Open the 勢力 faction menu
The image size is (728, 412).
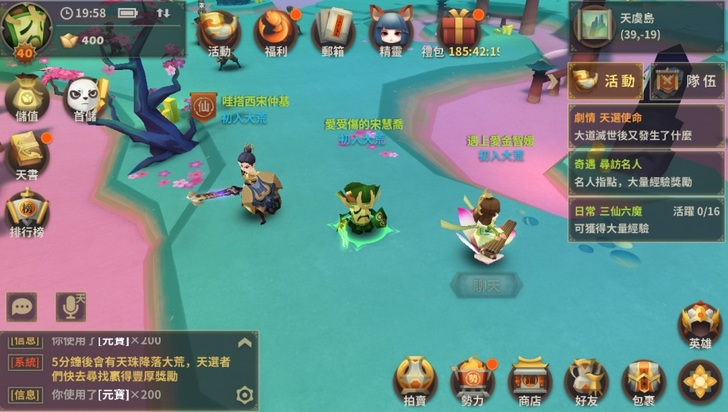[473, 382]
